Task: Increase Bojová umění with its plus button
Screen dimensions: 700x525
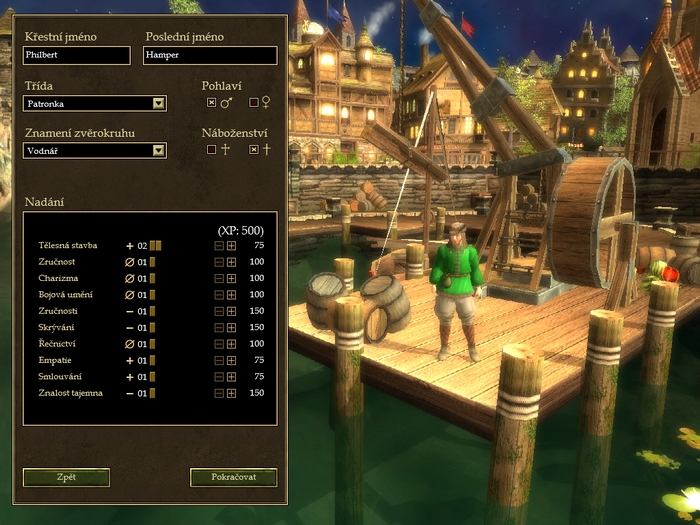Action: click(231, 295)
